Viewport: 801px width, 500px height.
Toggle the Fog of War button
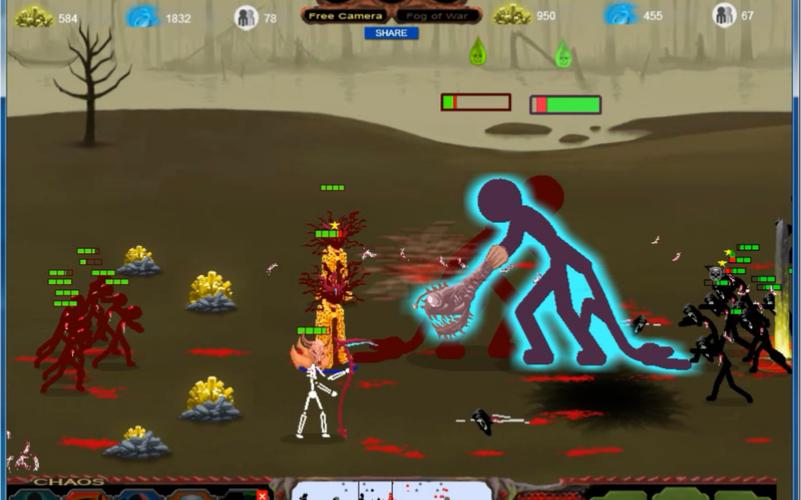tap(436, 16)
